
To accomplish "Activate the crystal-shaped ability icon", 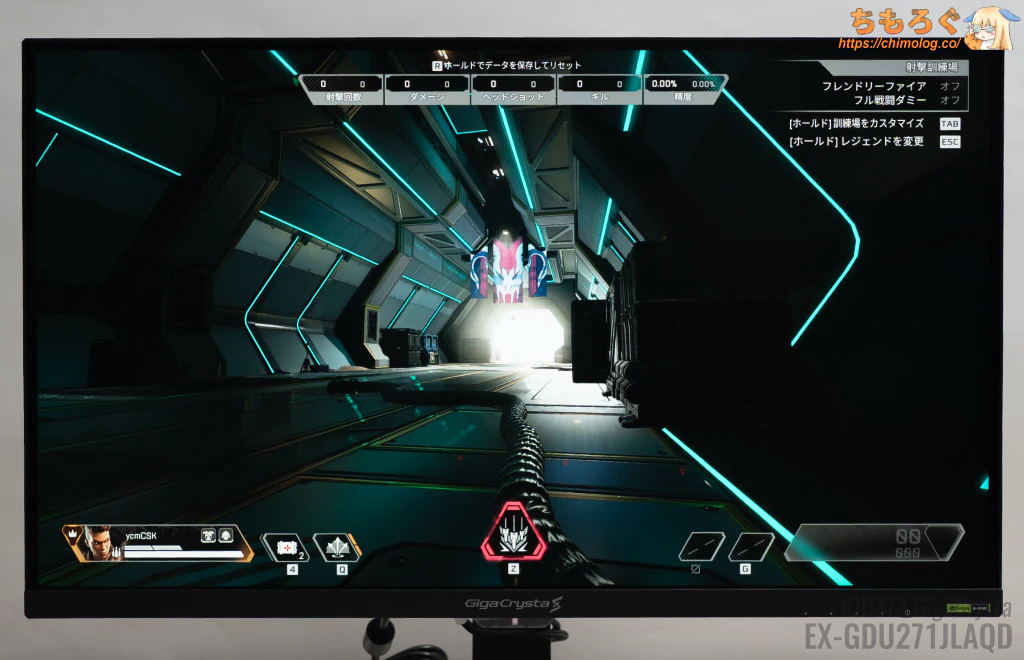I will 337,548.
